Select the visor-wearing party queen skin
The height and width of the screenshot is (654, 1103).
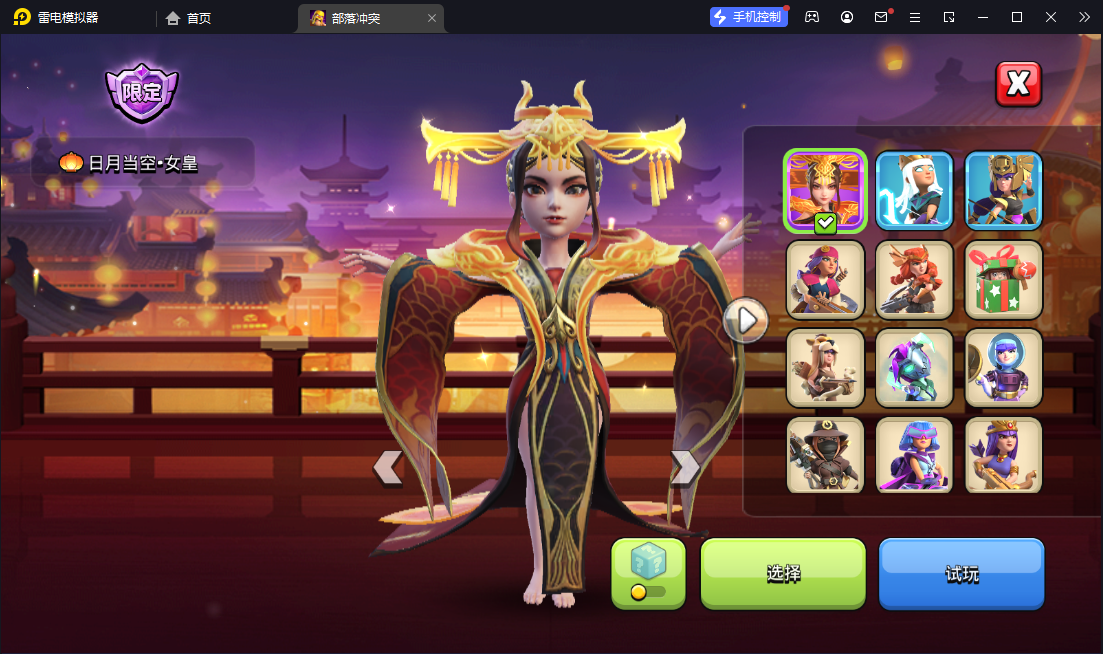[x=914, y=455]
